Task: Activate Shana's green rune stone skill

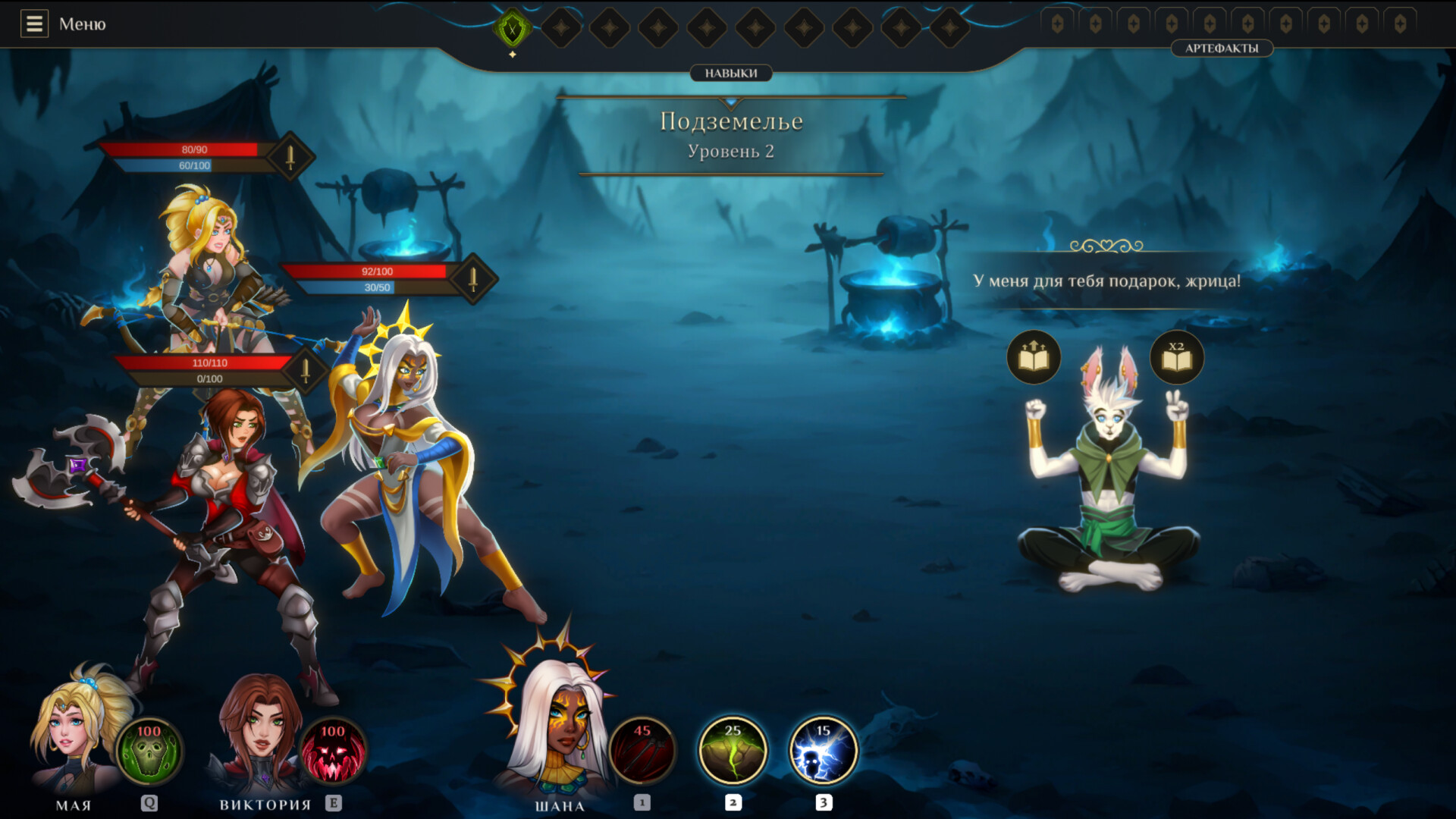Action: point(732,750)
